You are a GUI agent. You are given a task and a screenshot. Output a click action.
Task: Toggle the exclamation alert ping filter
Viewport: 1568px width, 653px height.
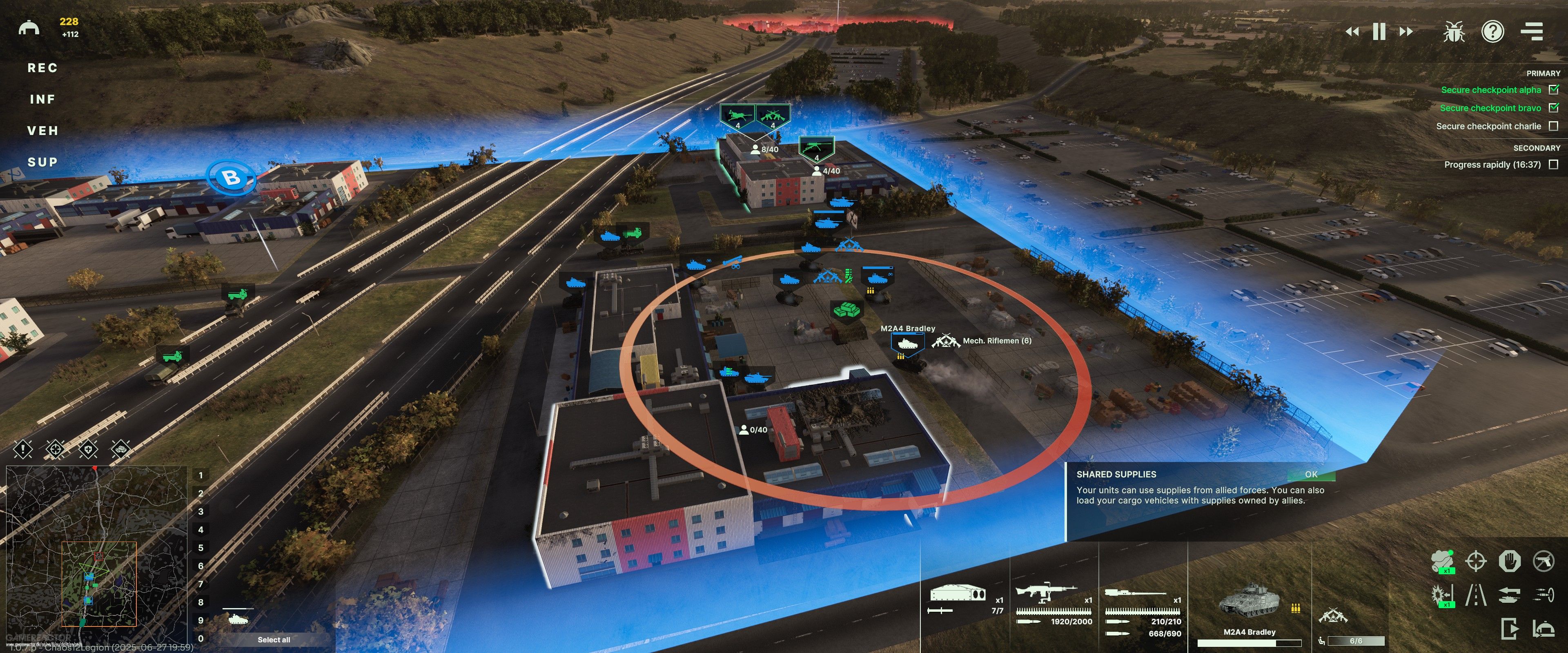pyautogui.click(x=23, y=450)
